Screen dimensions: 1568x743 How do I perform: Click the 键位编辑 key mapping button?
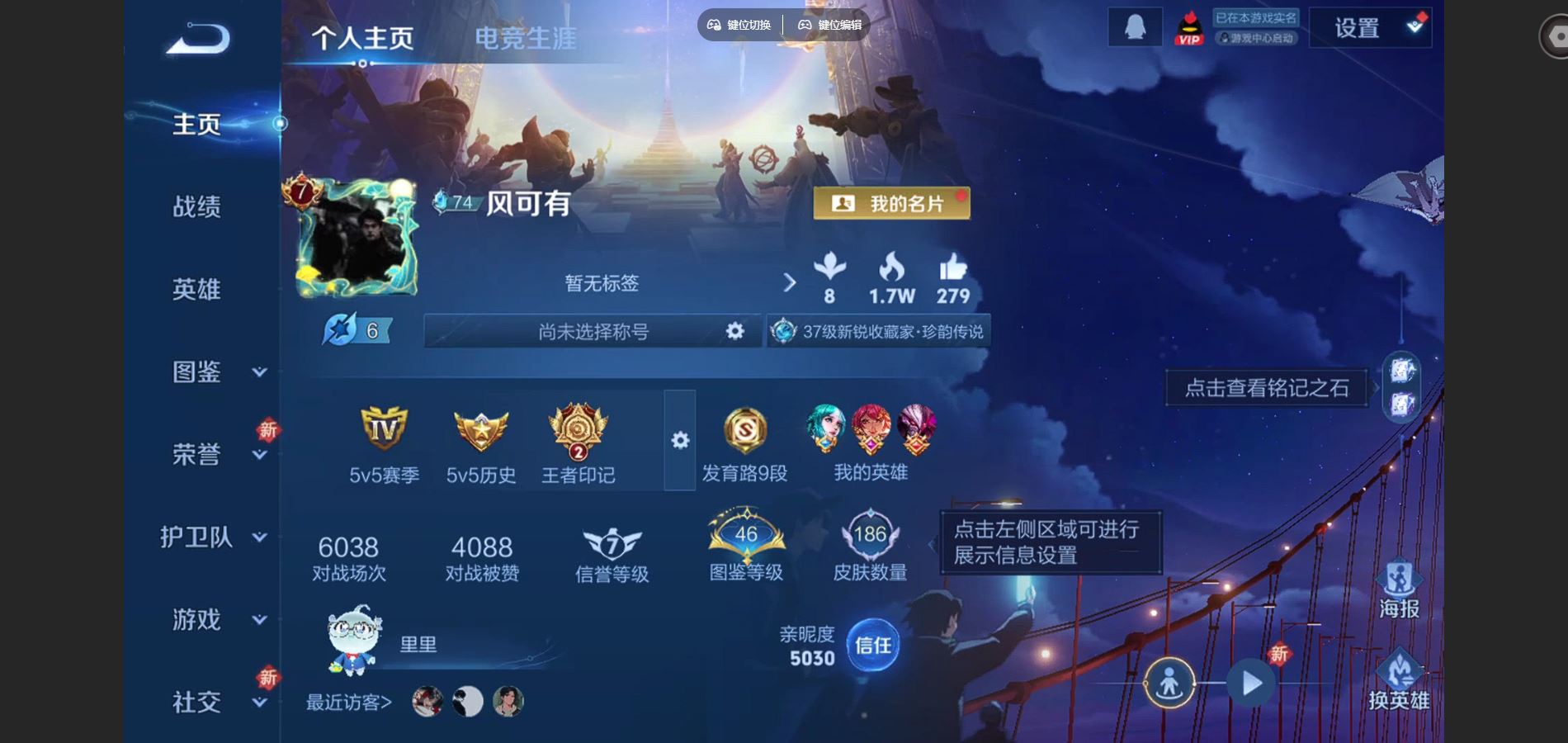[x=827, y=26]
